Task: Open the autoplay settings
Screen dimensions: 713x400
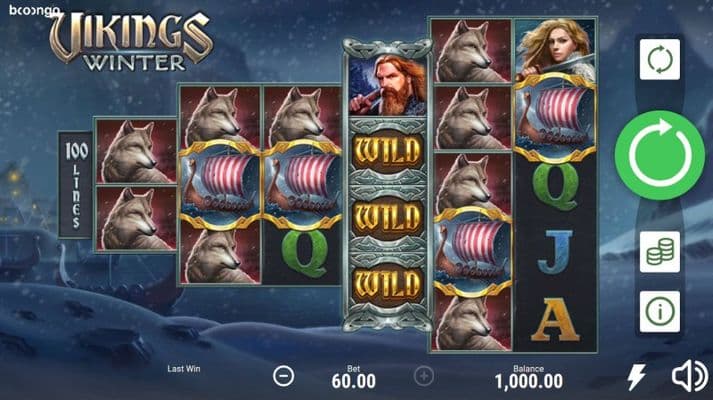Action: point(660,59)
